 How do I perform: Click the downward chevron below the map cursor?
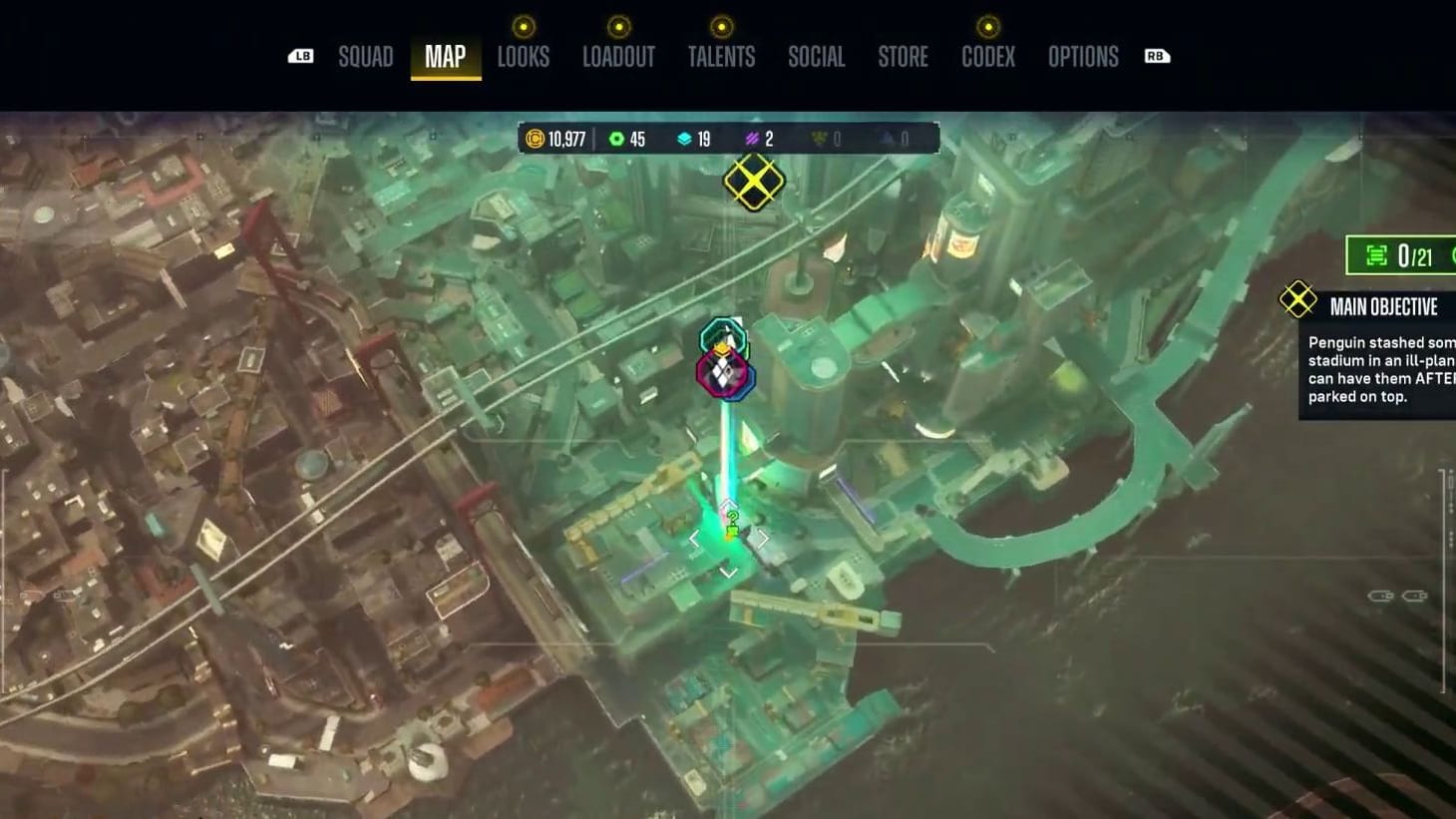click(x=728, y=571)
